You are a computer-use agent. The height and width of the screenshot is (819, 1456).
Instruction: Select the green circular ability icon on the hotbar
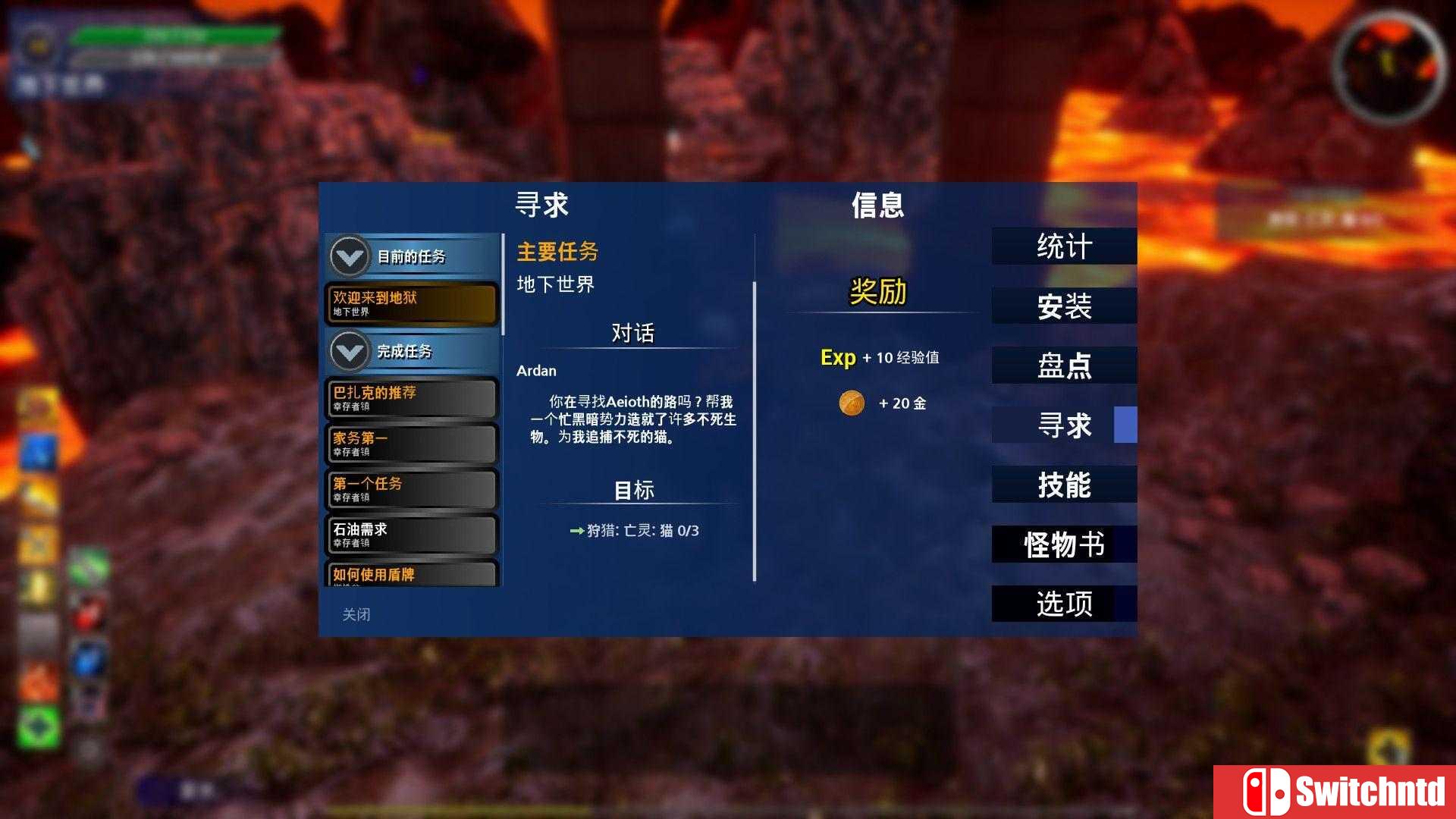pyautogui.click(x=37, y=720)
